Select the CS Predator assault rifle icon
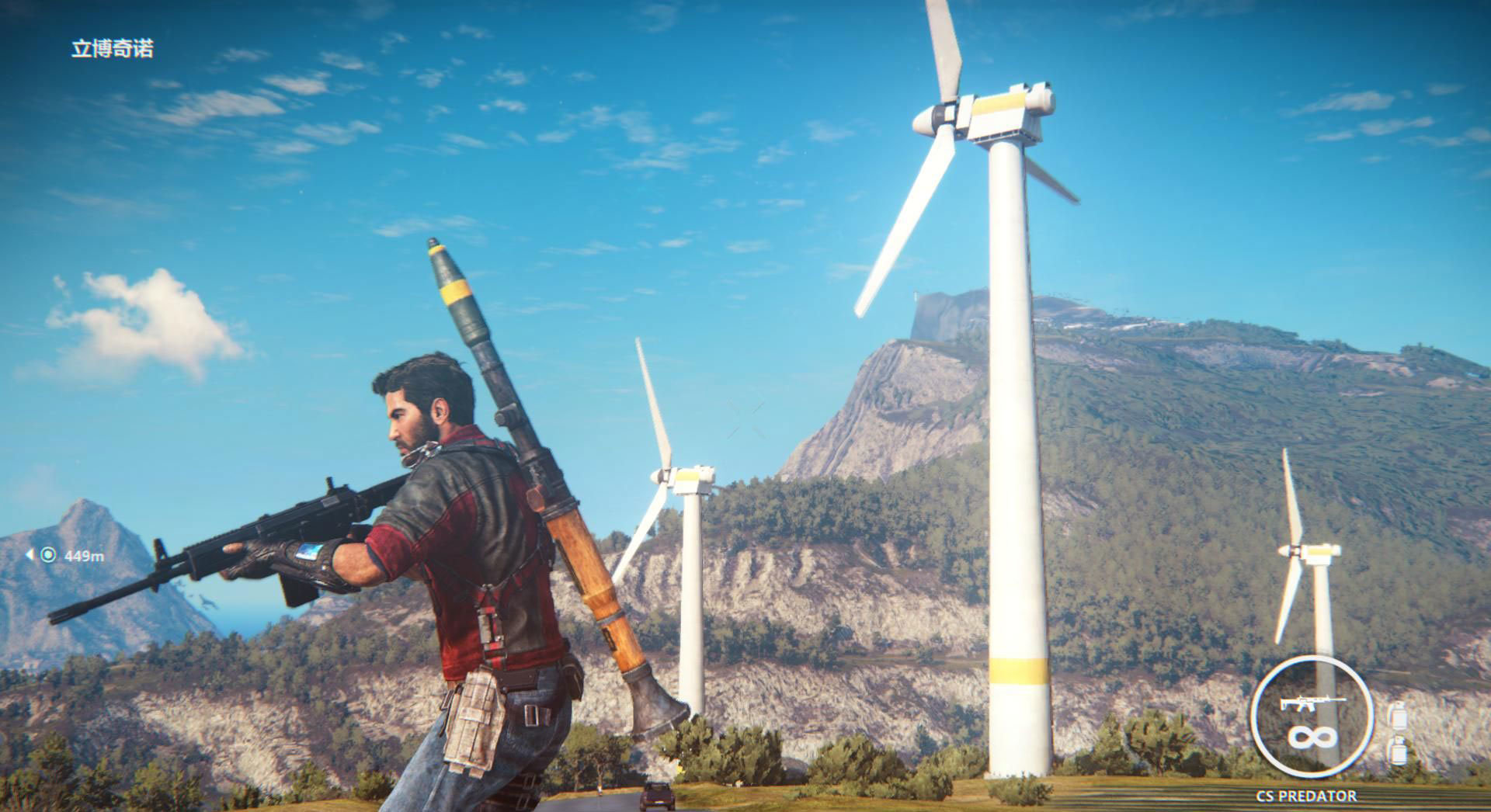 coord(1312,703)
